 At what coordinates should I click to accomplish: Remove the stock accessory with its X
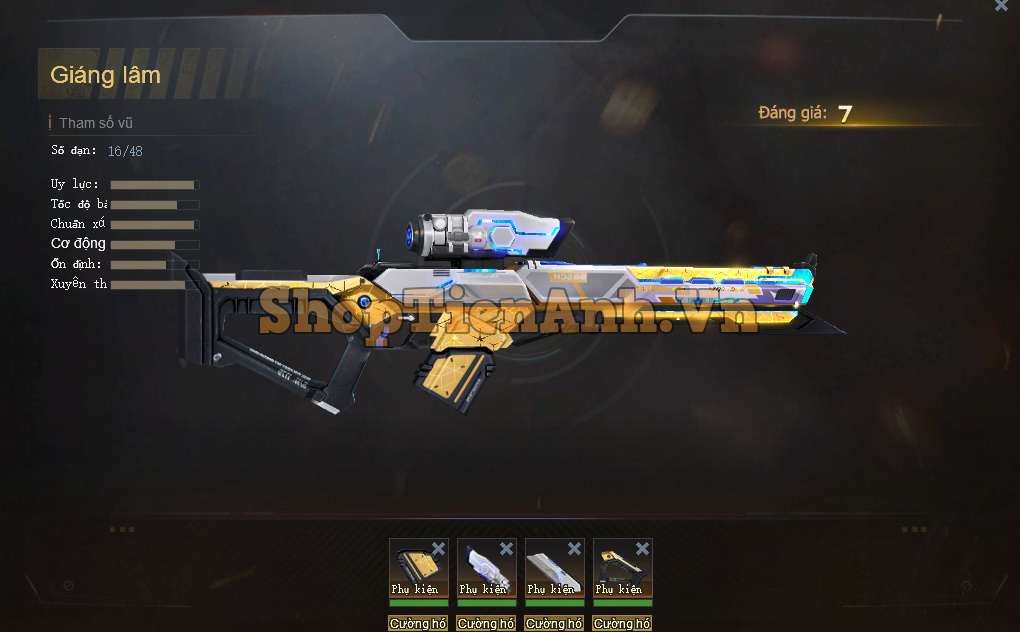(642, 548)
